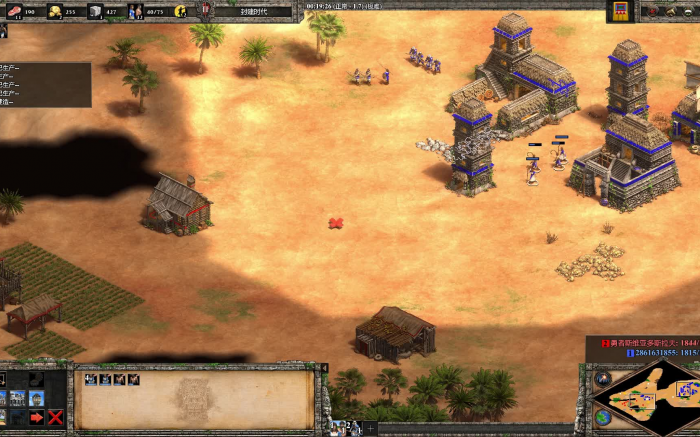Image resolution: width=700 pixels, height=437 pixels.
Task: Click the red arrow next-page button
Action: (x=36, y=417)
